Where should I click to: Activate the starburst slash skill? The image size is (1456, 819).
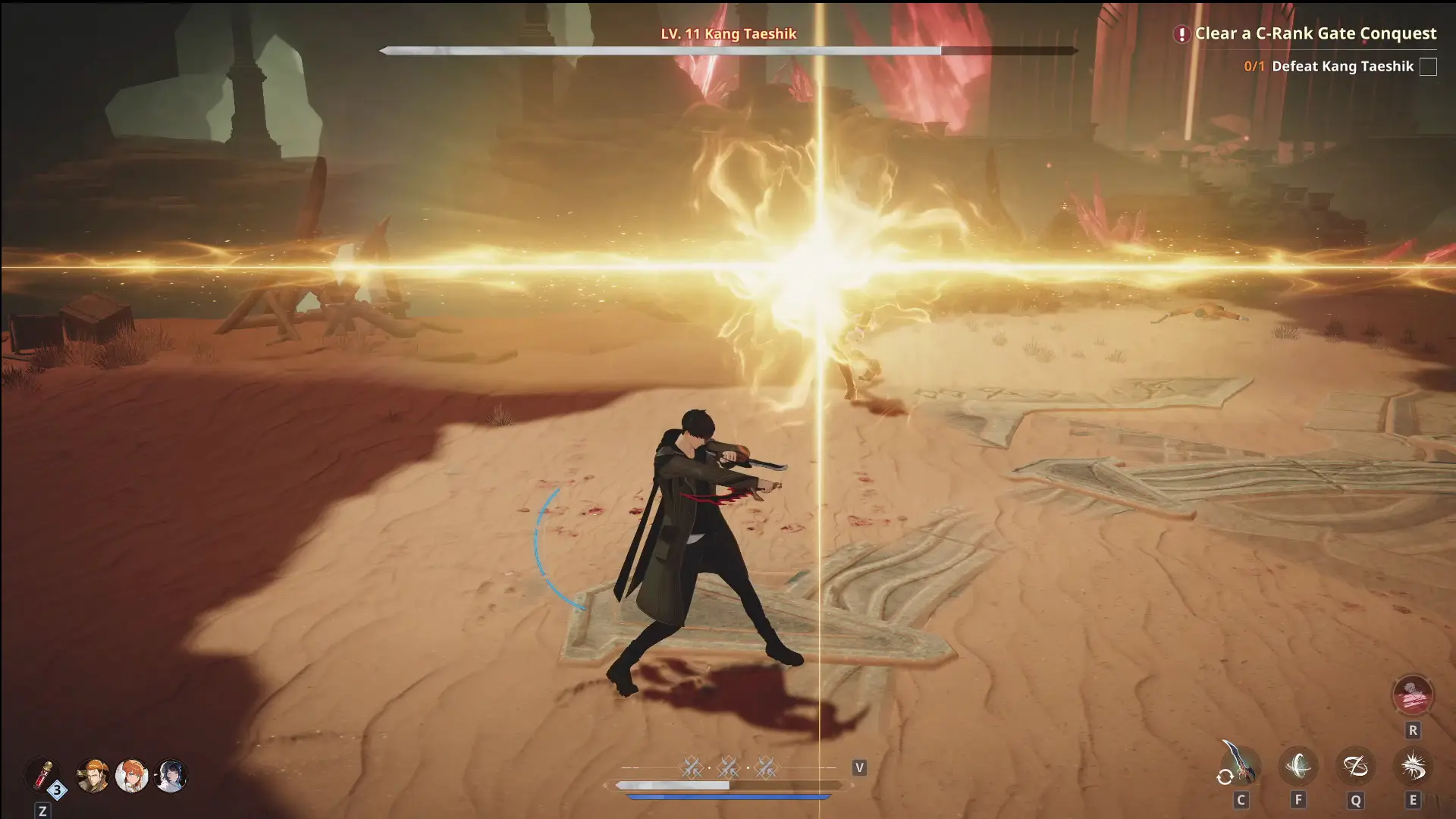(1412, 766)
